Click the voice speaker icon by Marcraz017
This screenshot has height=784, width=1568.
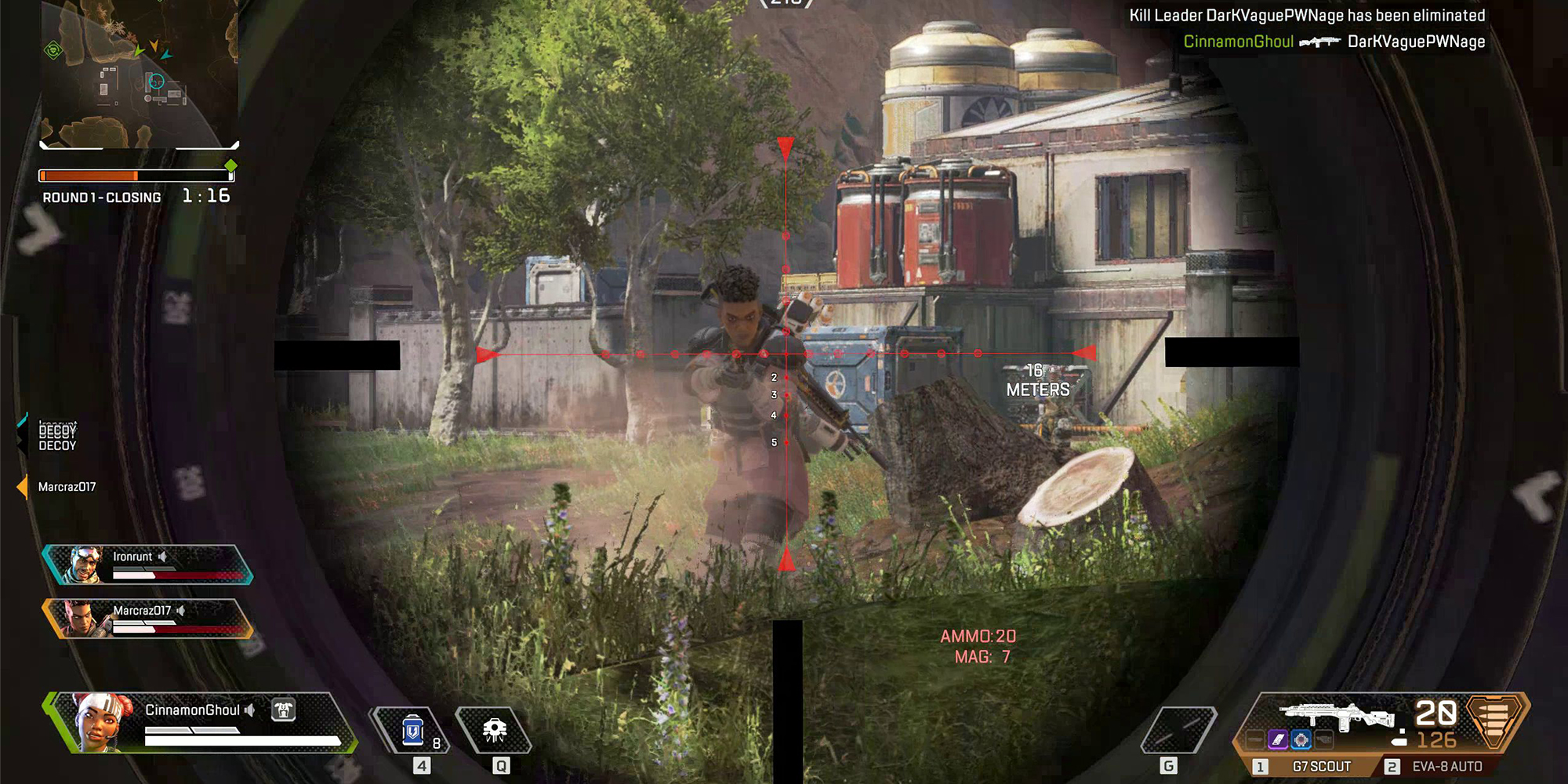point(181,611)
